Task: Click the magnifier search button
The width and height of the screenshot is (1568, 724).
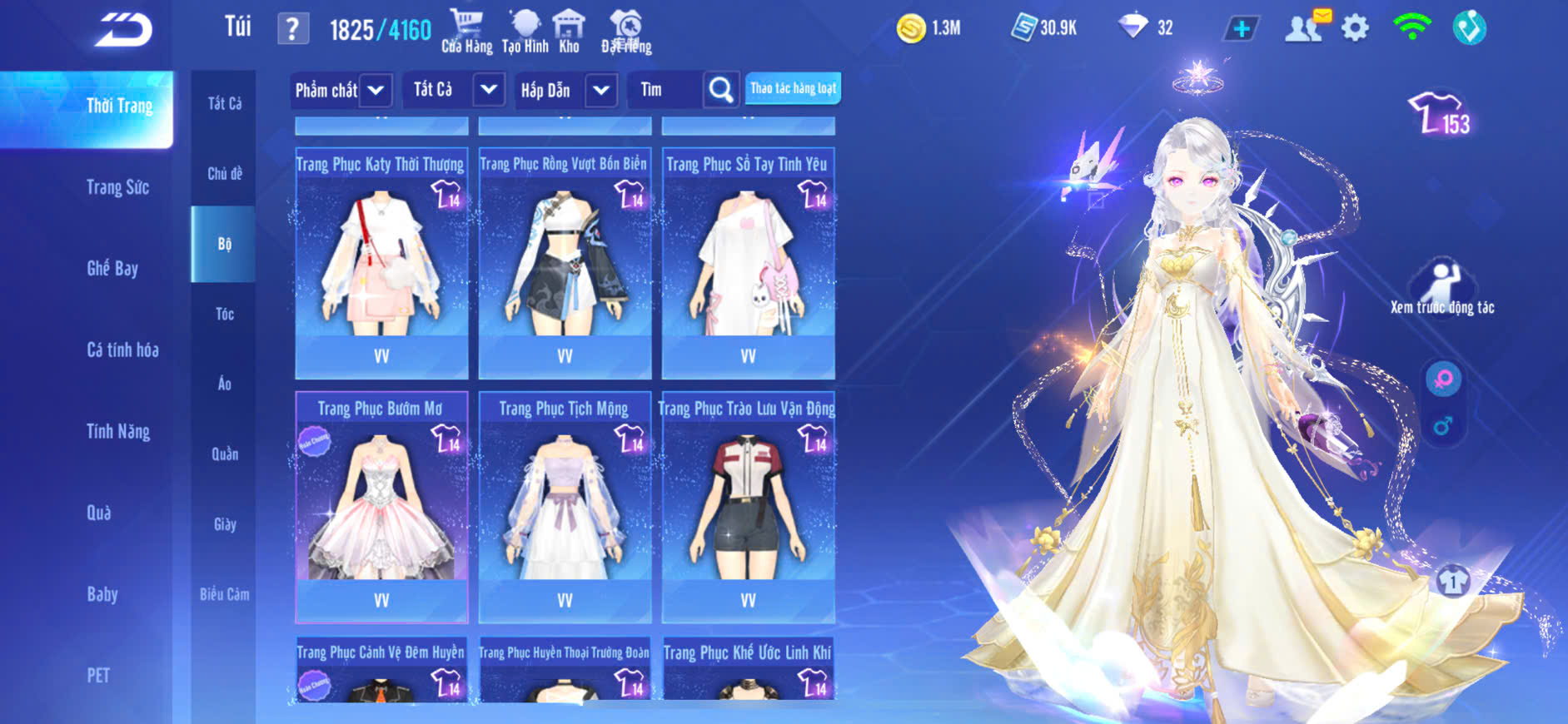Action: point(721,90)
